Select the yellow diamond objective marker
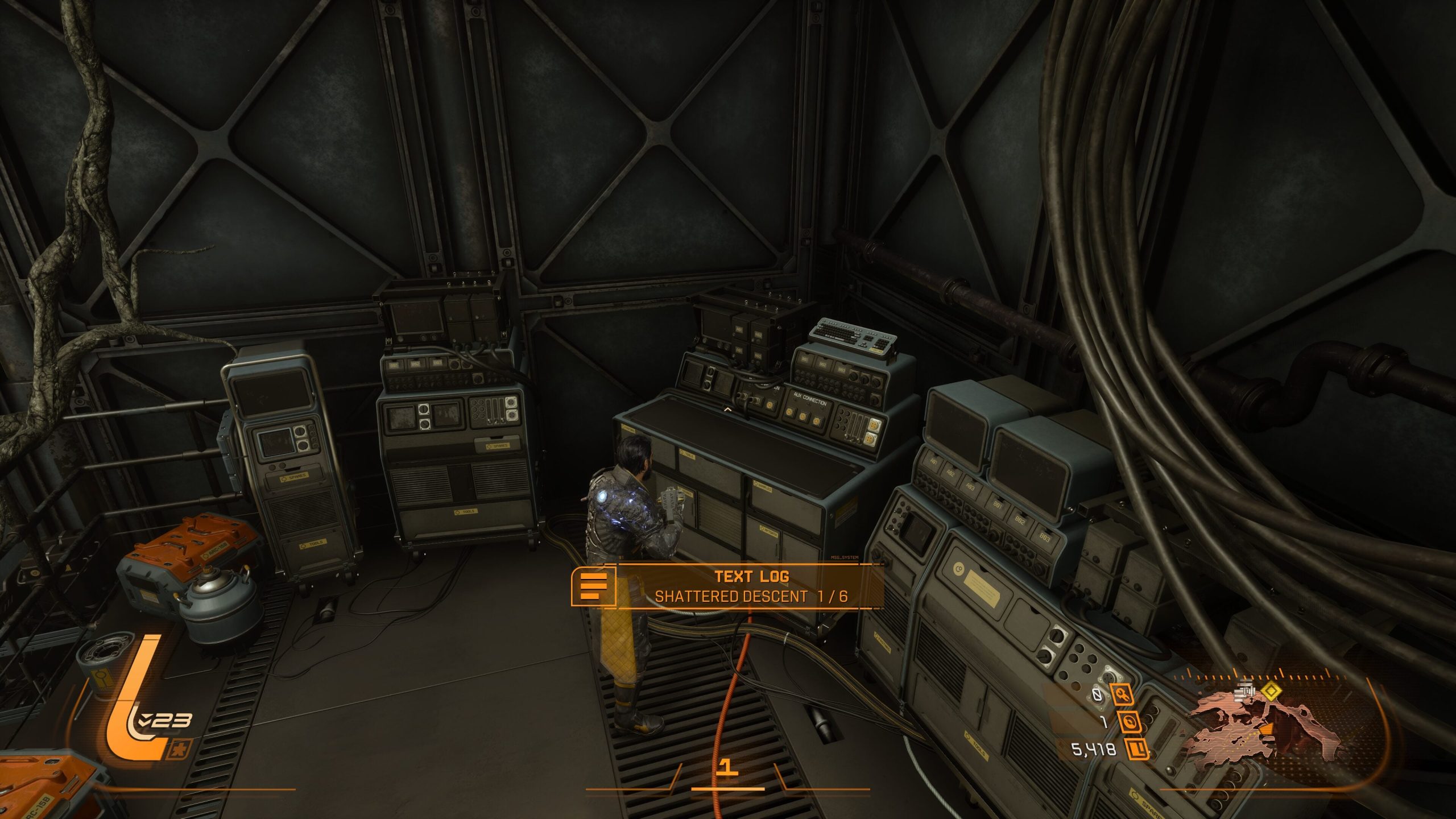 coord(1271,692)
